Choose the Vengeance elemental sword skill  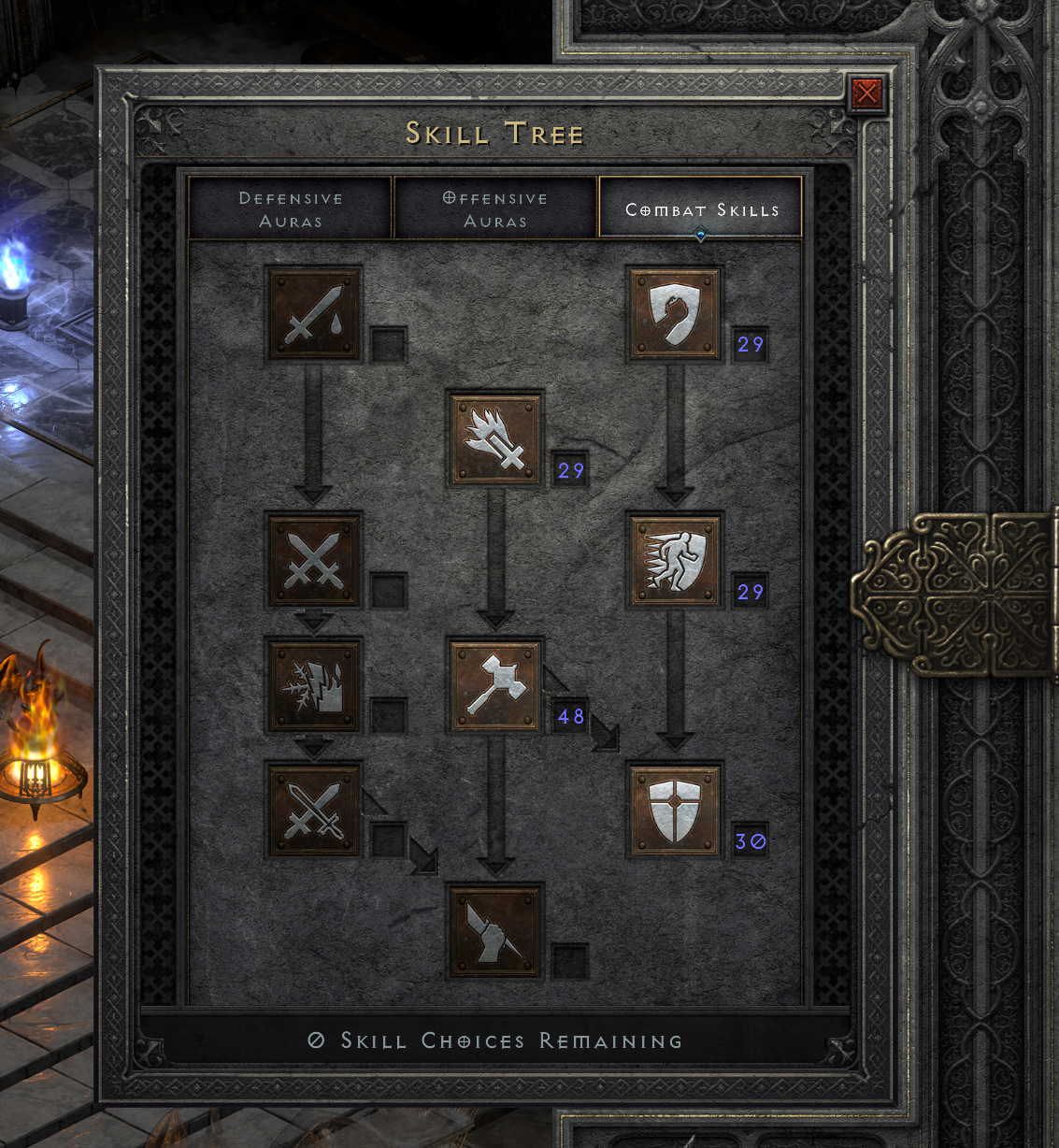tap(314, 686)
